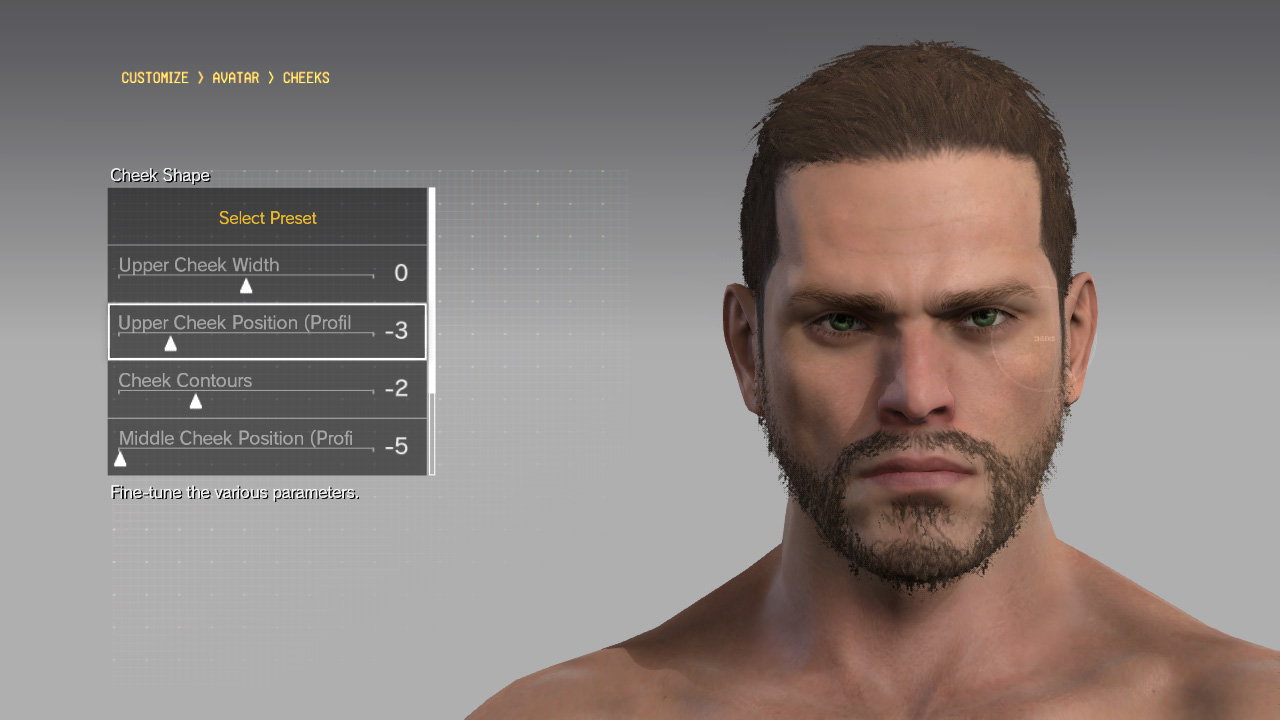Click the Upper Cheek Position slider marker
1280x720 pixels.
171,343
